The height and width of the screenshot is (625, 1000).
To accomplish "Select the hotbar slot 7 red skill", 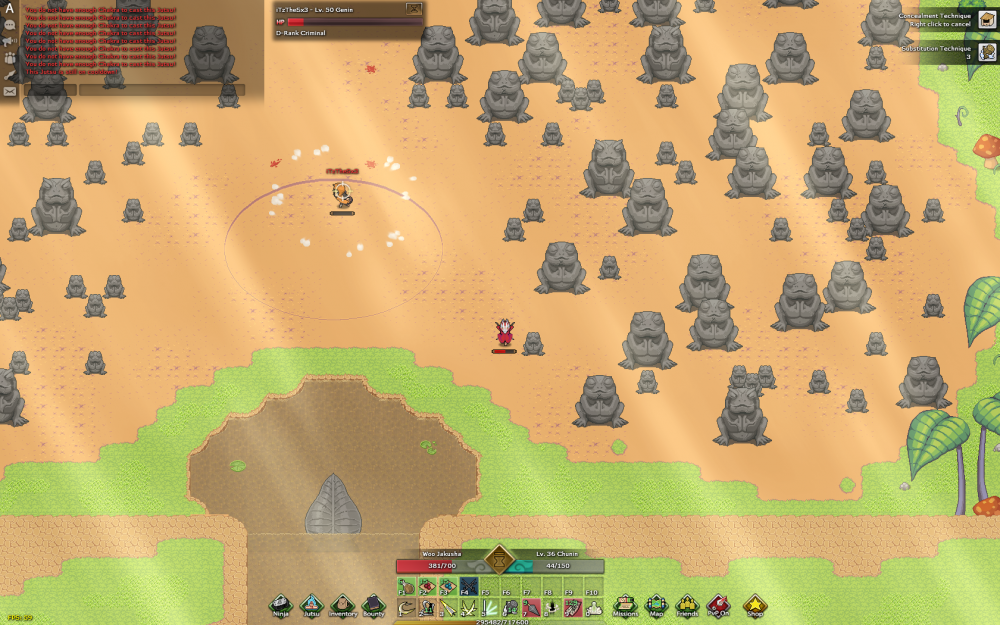I will [531, 607].
